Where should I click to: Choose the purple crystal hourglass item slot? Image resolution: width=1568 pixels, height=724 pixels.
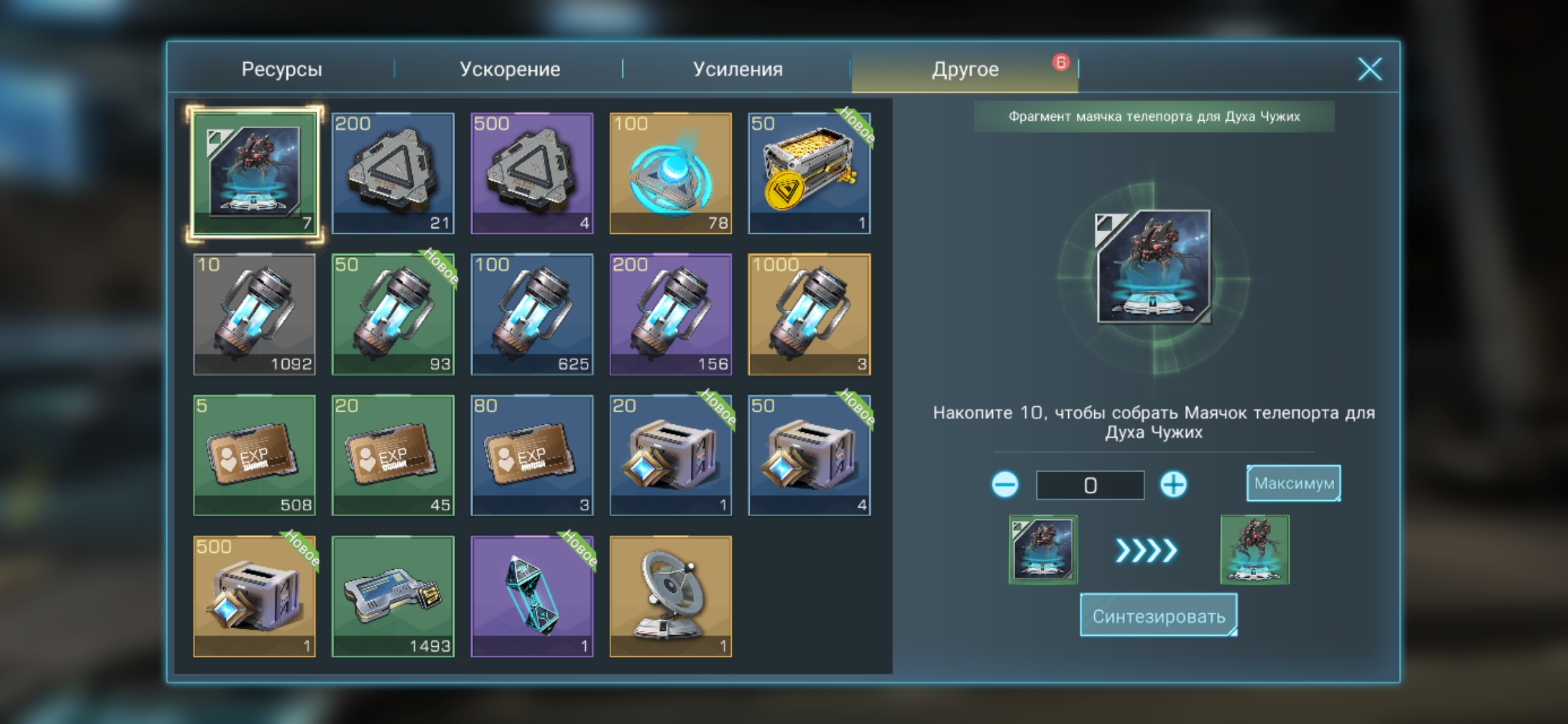pyautogui.click(x=532, y=596)
